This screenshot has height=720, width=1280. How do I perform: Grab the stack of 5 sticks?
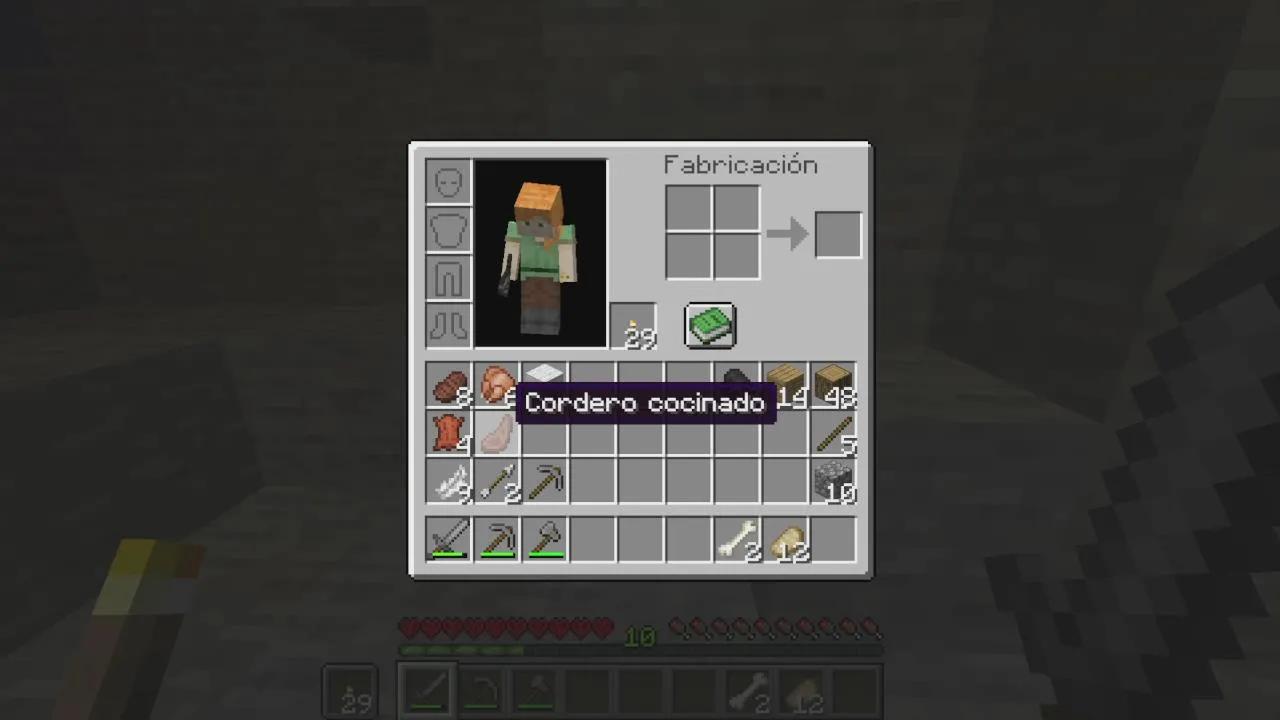tap(833, 435)
